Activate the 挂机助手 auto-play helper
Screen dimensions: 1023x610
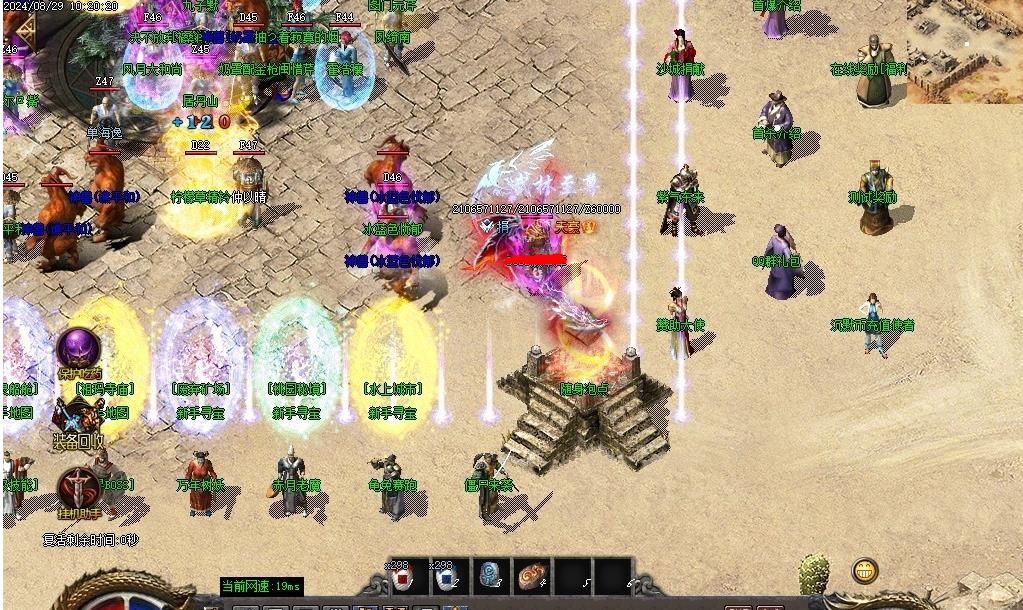(x=77, y=488)
